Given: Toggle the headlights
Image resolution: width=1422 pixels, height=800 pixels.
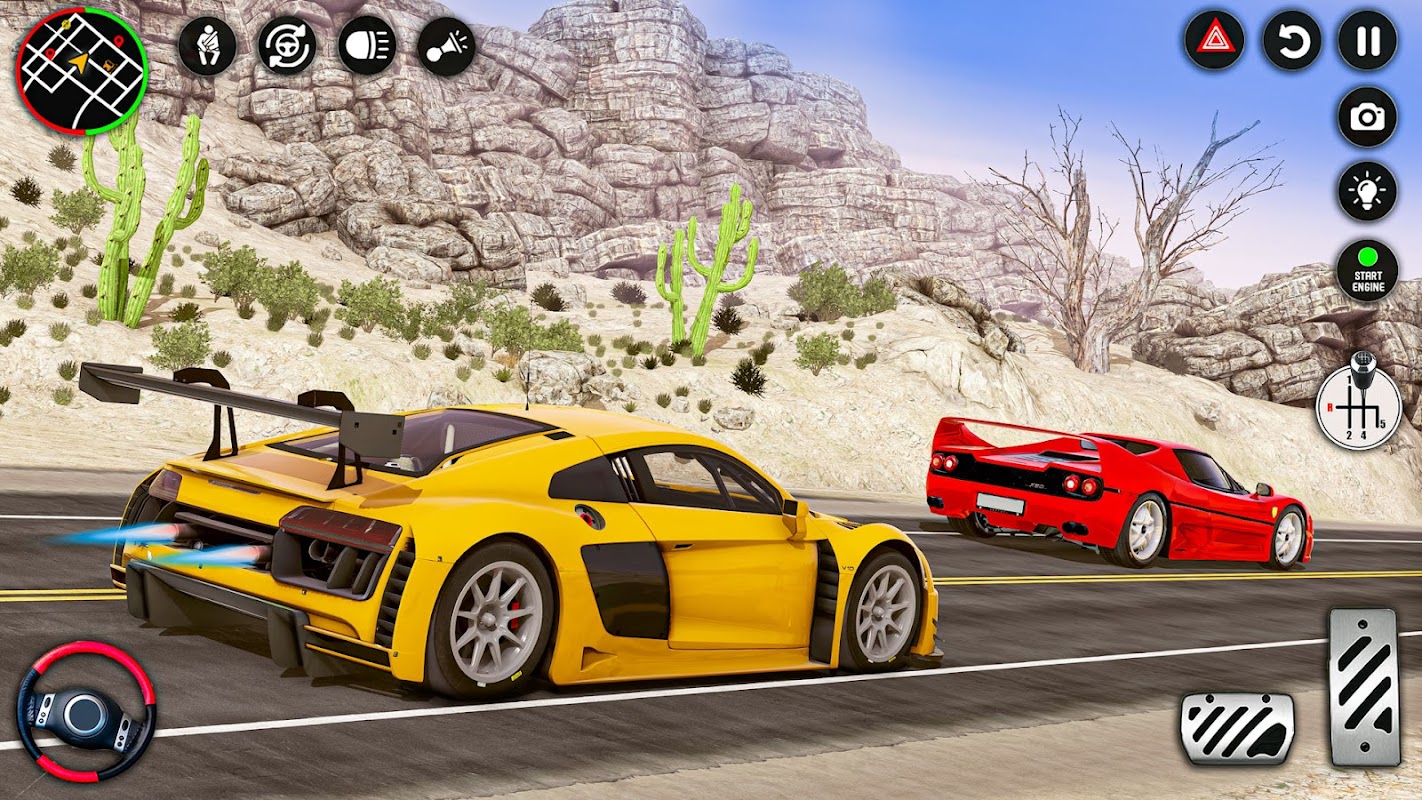Looking at the screenshot, I should click(367, 46).
